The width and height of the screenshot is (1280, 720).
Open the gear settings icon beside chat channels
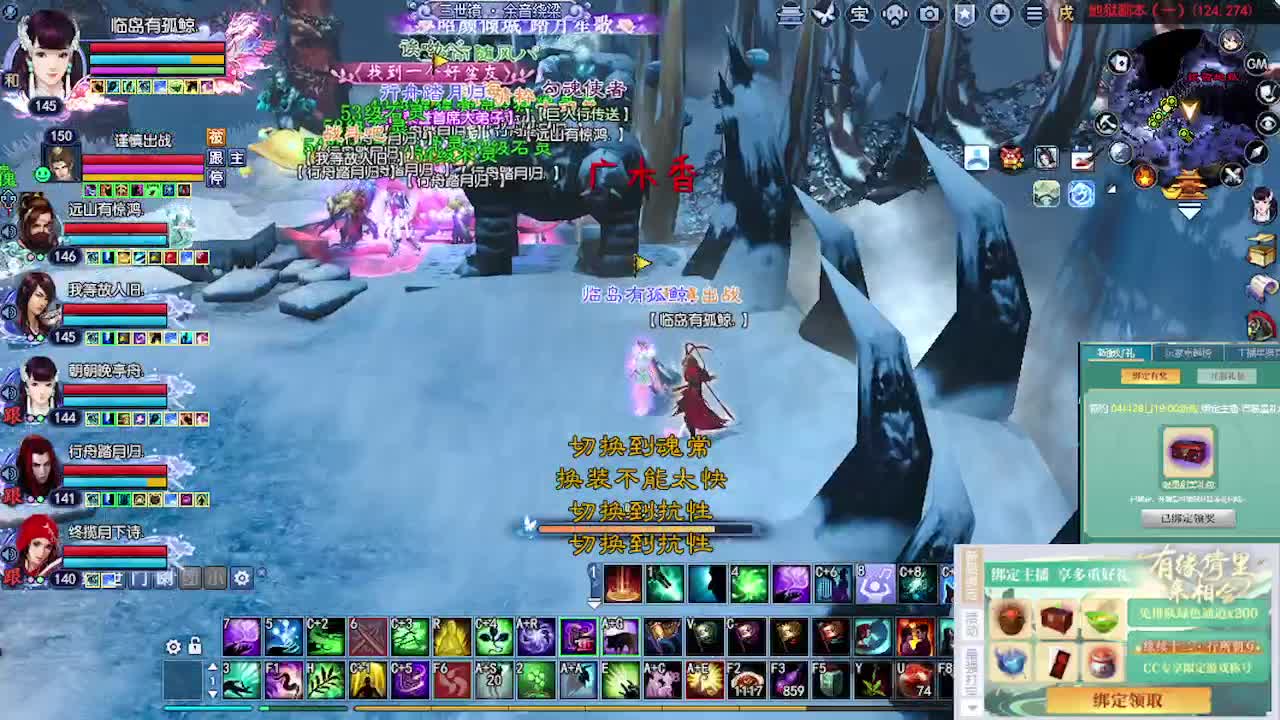tap(241, 578)
